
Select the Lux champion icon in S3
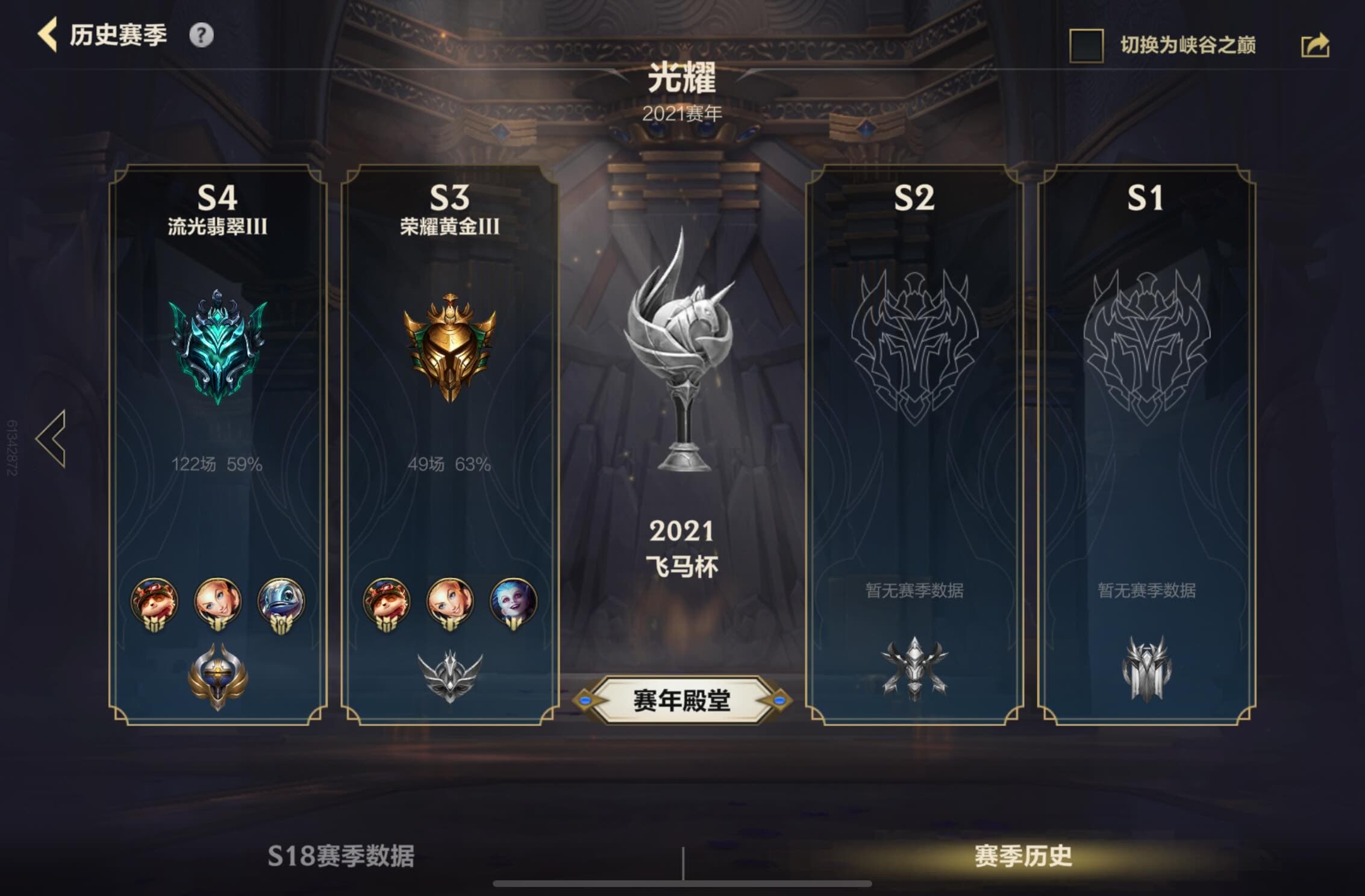coord(449,601)
